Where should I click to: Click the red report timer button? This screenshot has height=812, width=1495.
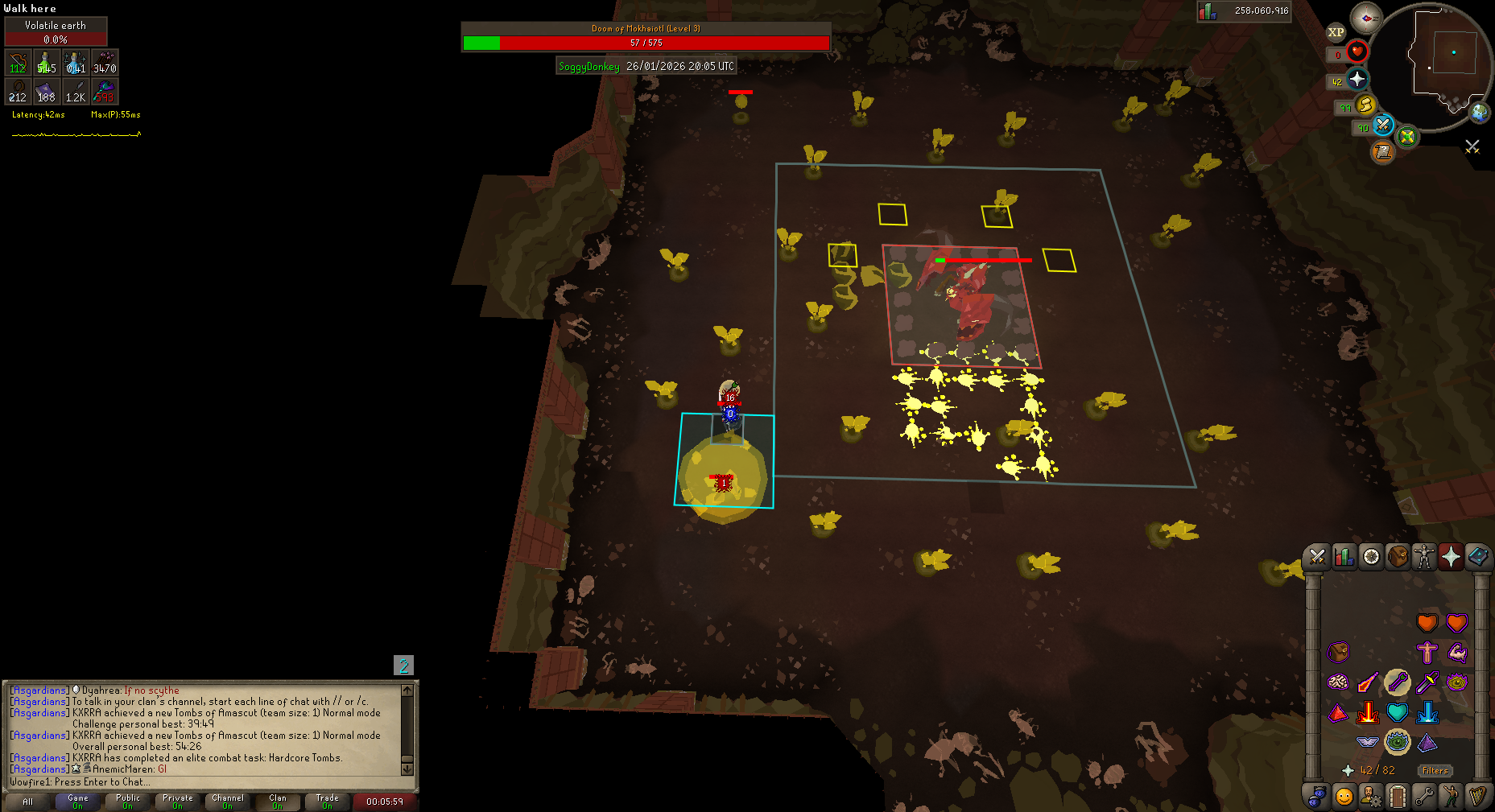pyautogui.click(x=384, y=802)
